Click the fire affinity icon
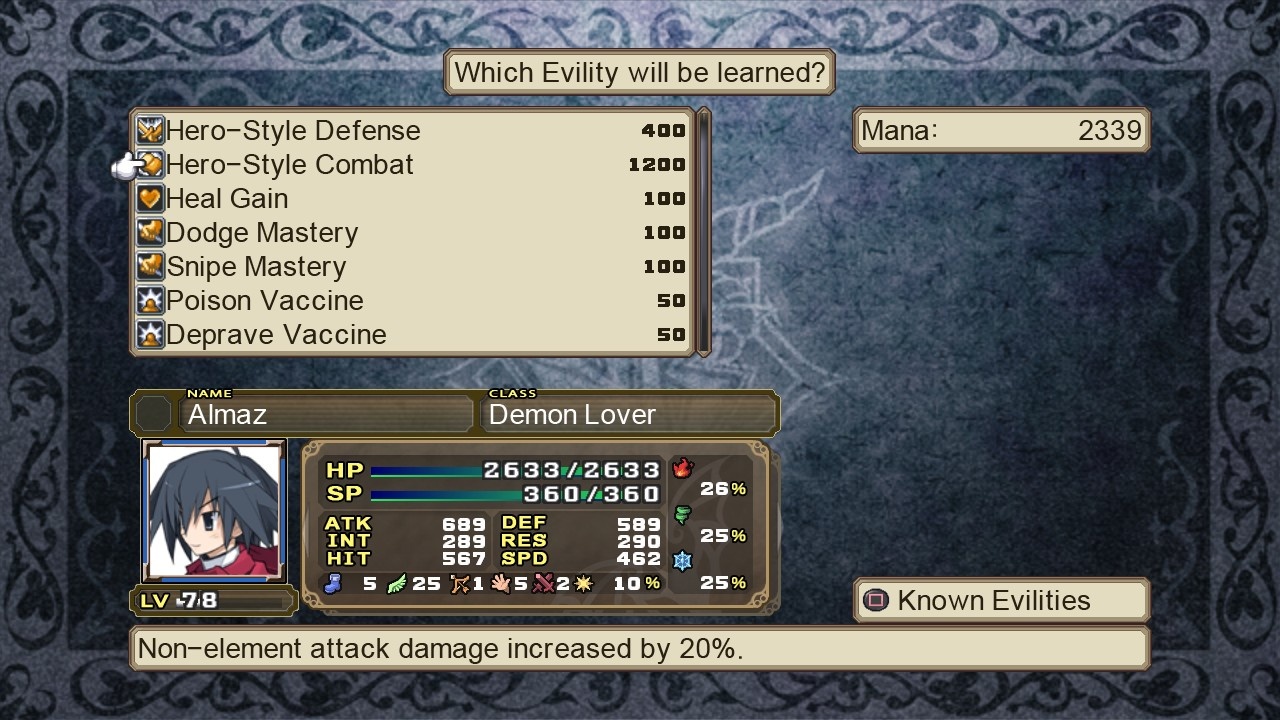 click(683, 467)
